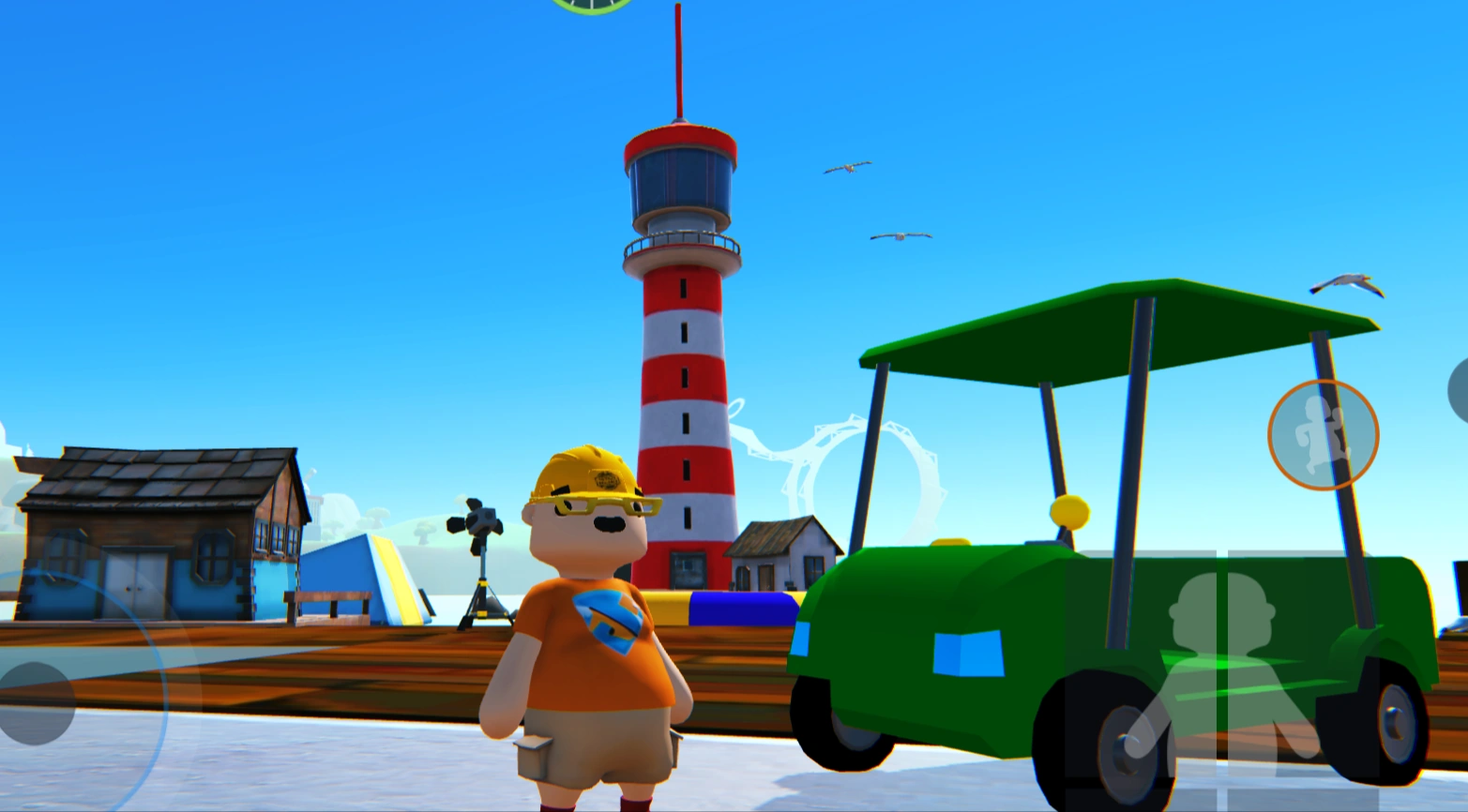Tap the running-figure silhouette inside the orange ring
The height and width of the screenshot is (812, 1468).
click(x=1316, y=436)
